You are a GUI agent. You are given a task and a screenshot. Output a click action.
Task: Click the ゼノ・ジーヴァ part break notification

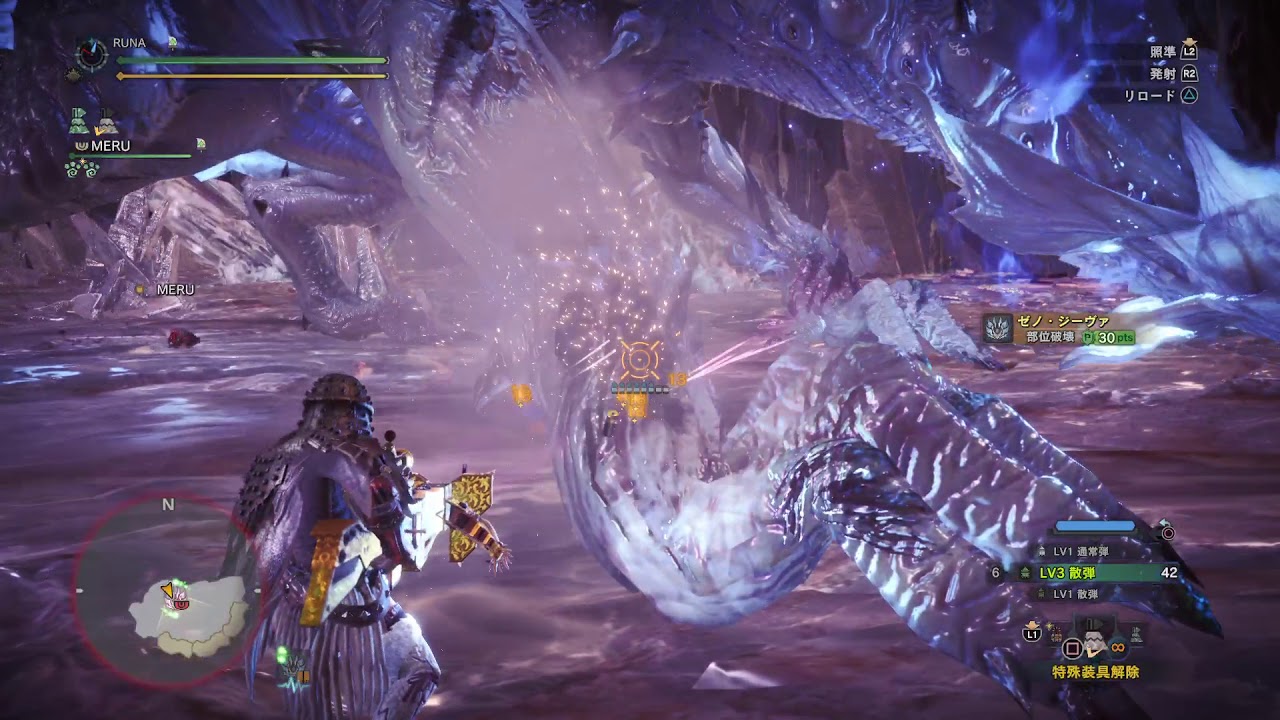1060,329
